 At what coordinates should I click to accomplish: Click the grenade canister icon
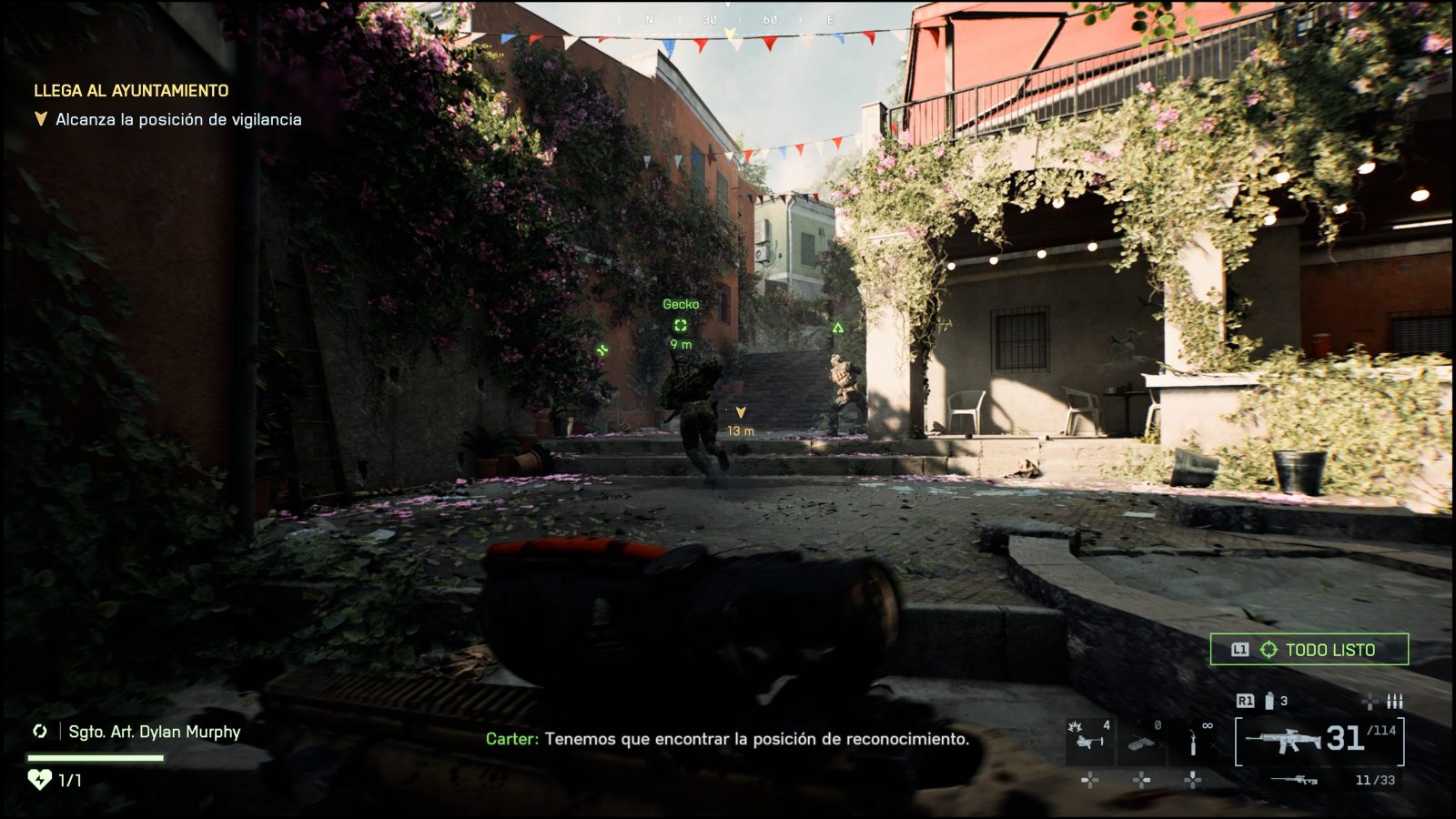1269,701
